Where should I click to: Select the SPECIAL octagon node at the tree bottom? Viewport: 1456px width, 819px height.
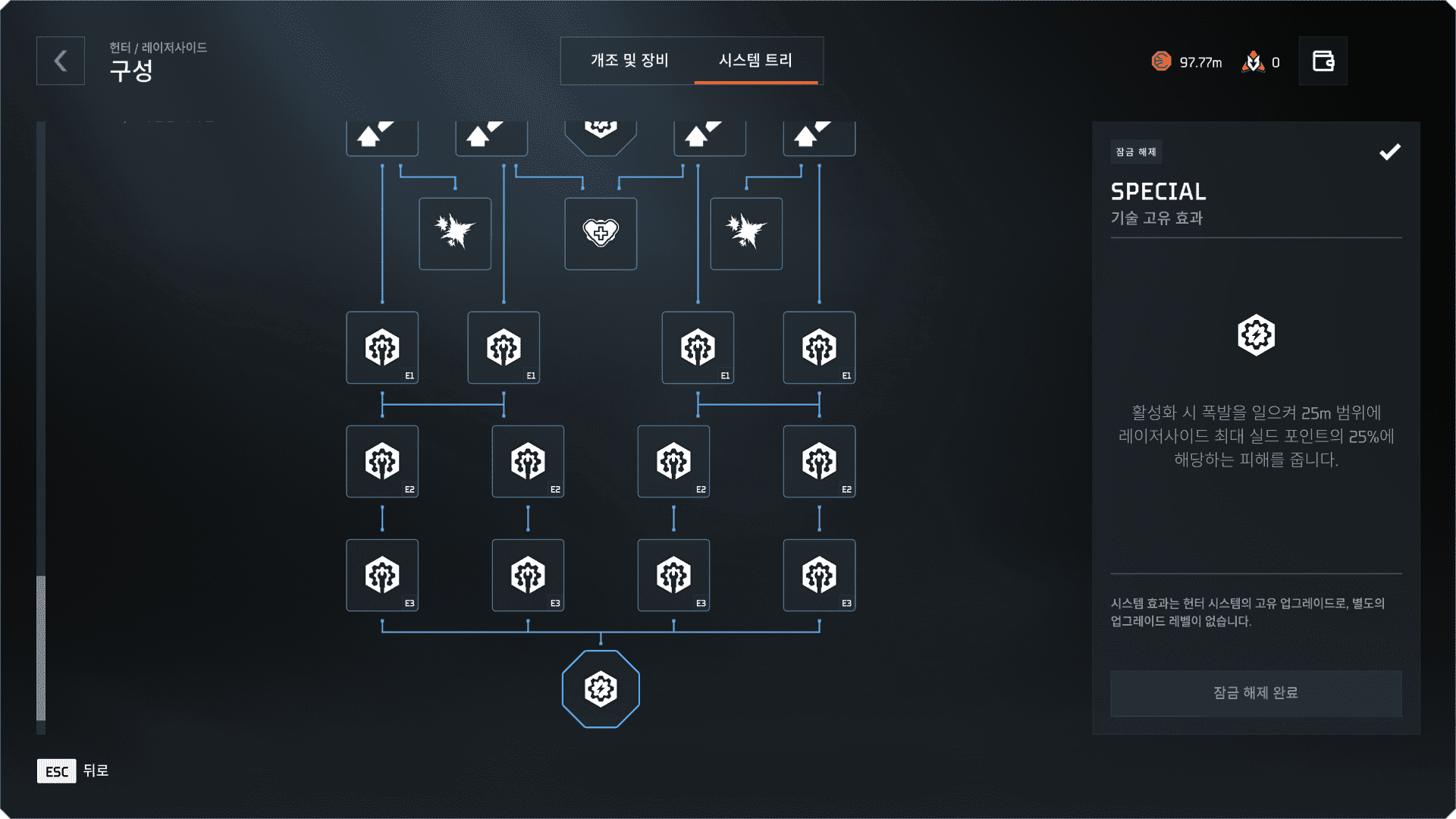[x=601, y=689]
